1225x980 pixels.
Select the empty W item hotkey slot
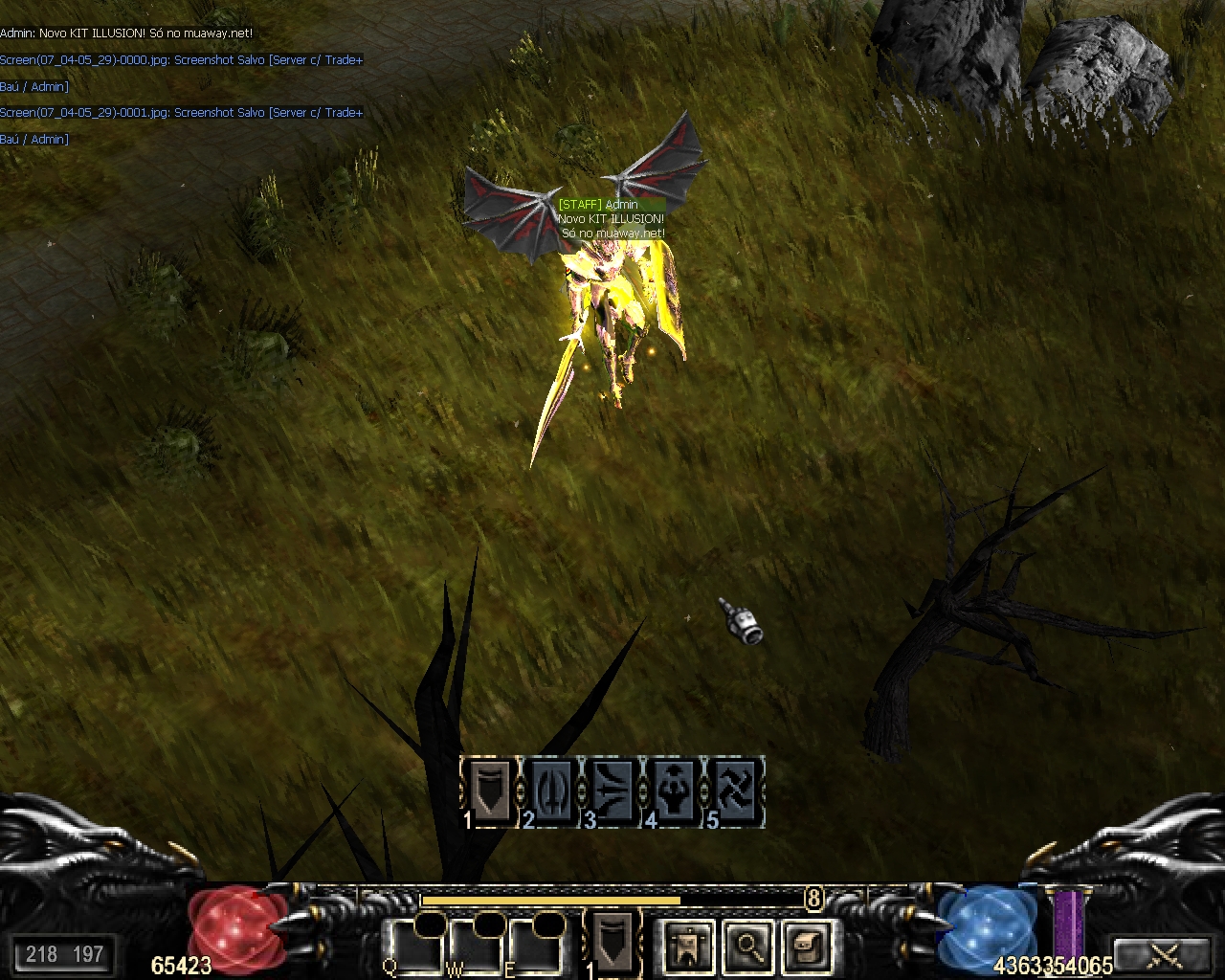tap(477, 947)
